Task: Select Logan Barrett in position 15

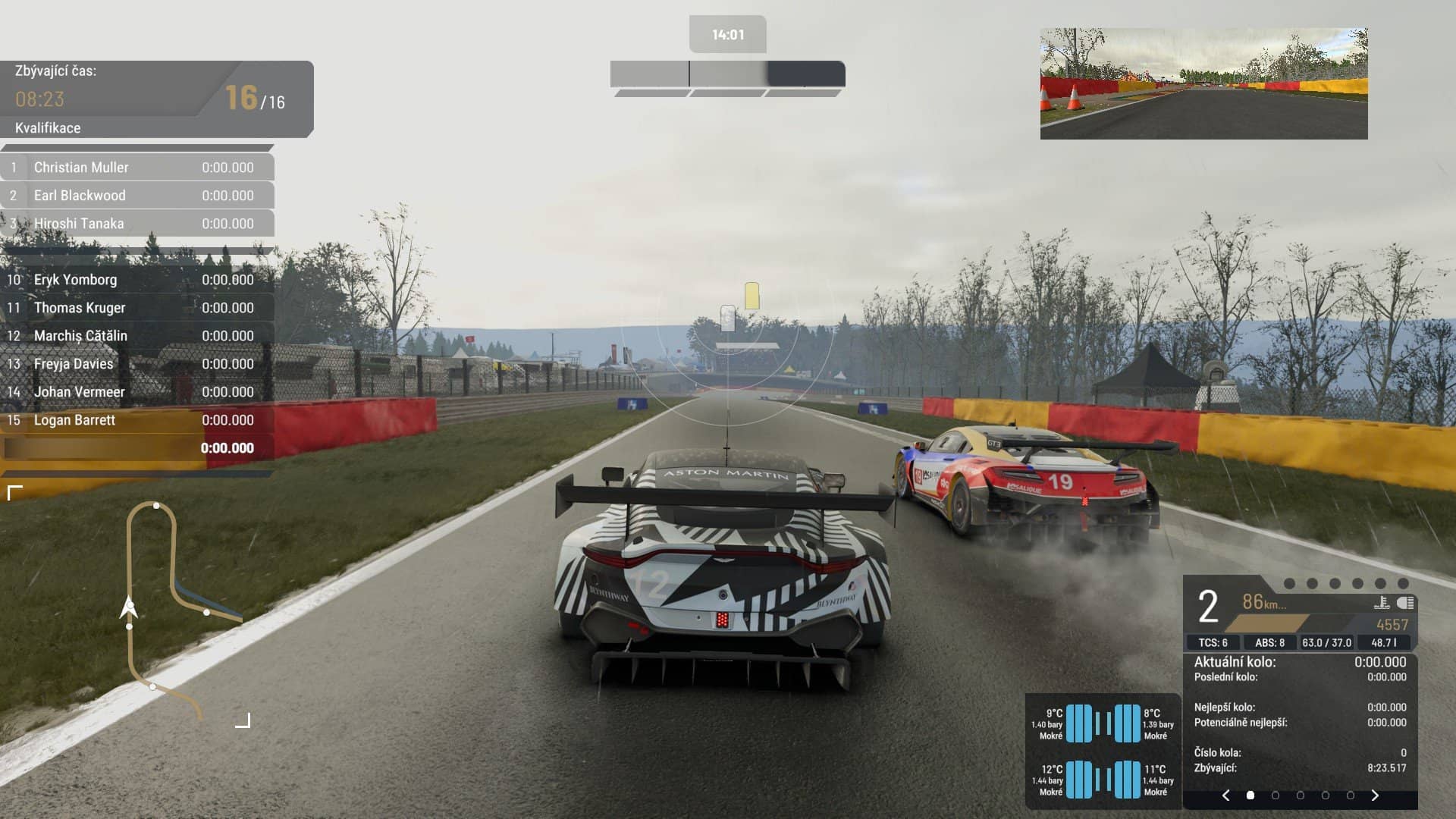Action: [137, 420]
